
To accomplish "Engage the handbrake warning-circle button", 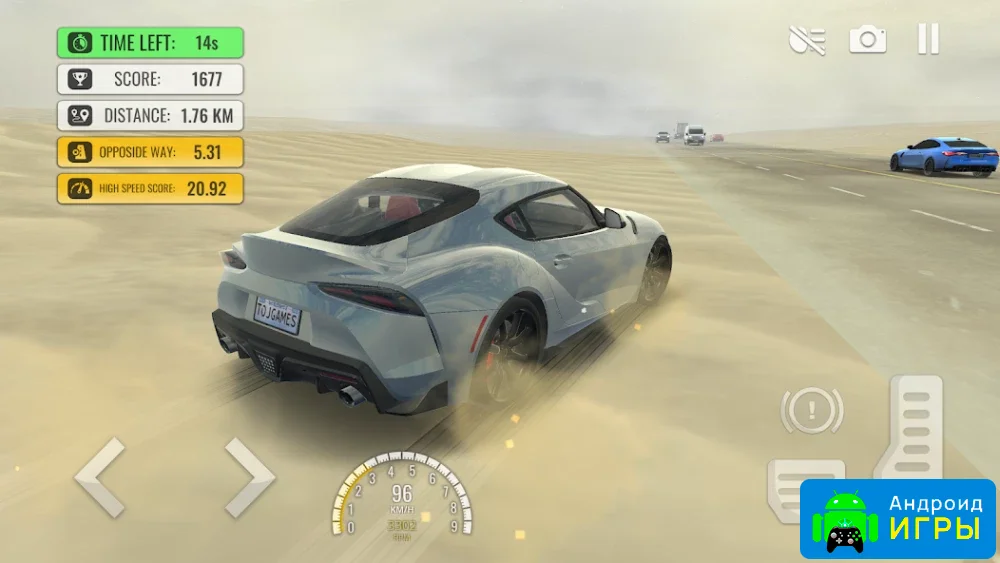I will click(812, 410).
